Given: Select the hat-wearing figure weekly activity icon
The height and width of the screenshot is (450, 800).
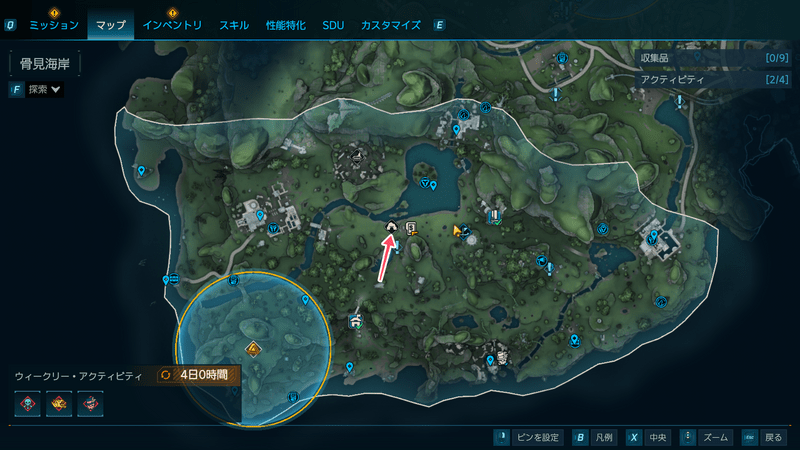Looking at the screenshot, I should coord(91,404).
